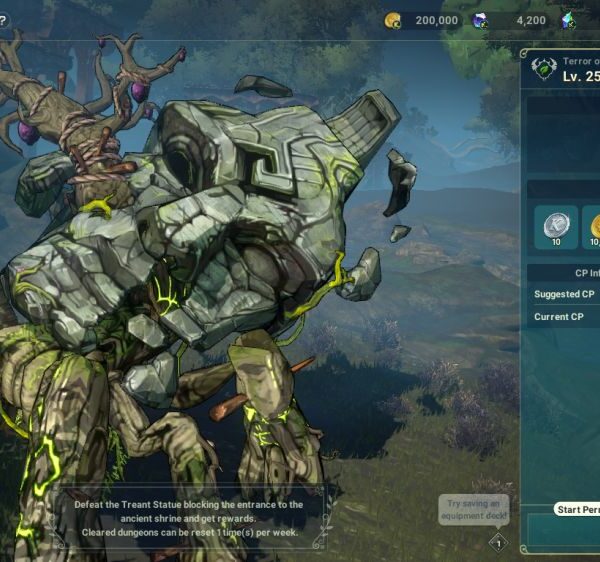Click the gold coin currency icon
Image resolution: width=600 pixels, height=562 pixels.
click(392, 20)
